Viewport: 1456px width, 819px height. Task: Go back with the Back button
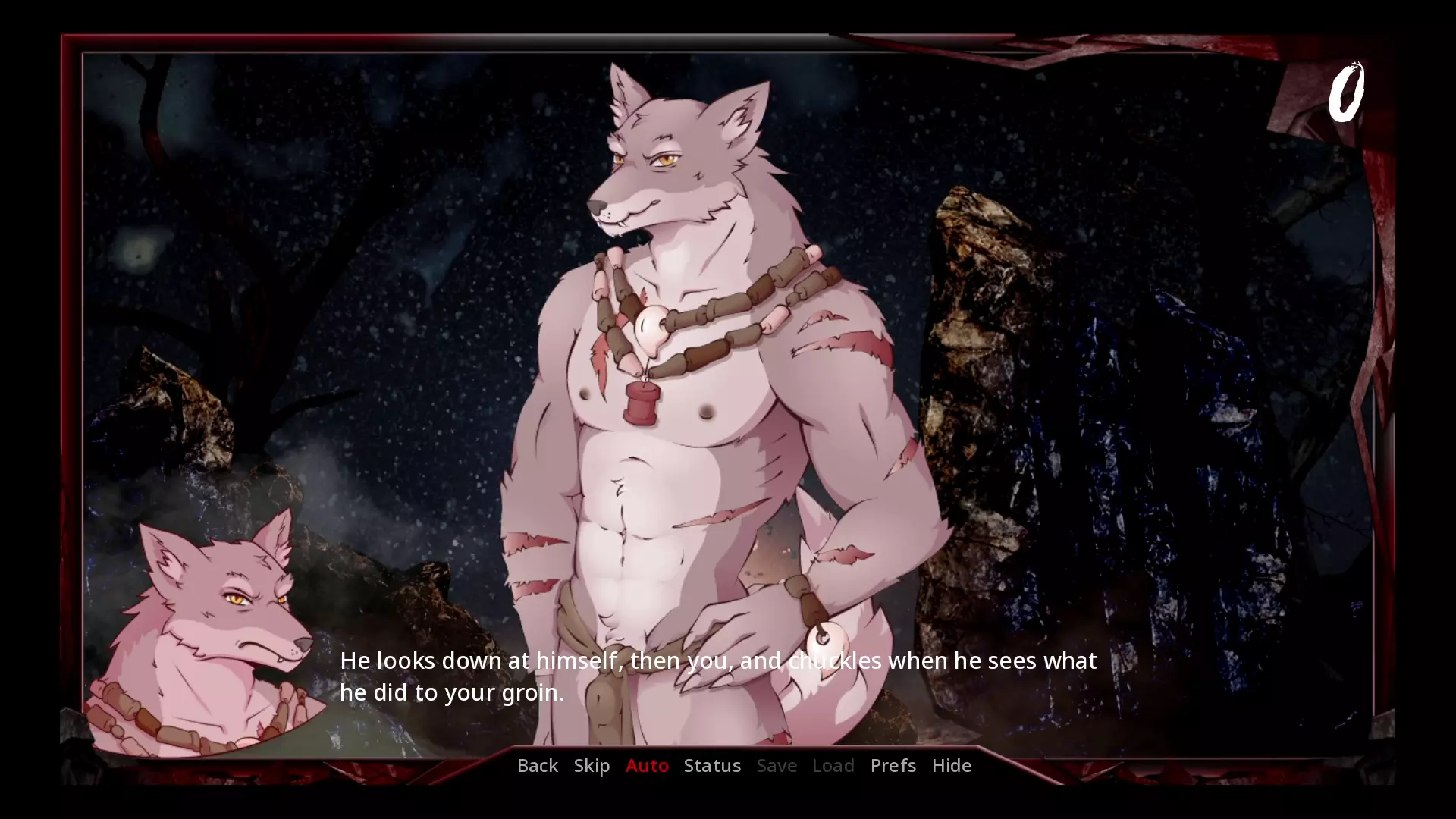(x=537, y=765)
